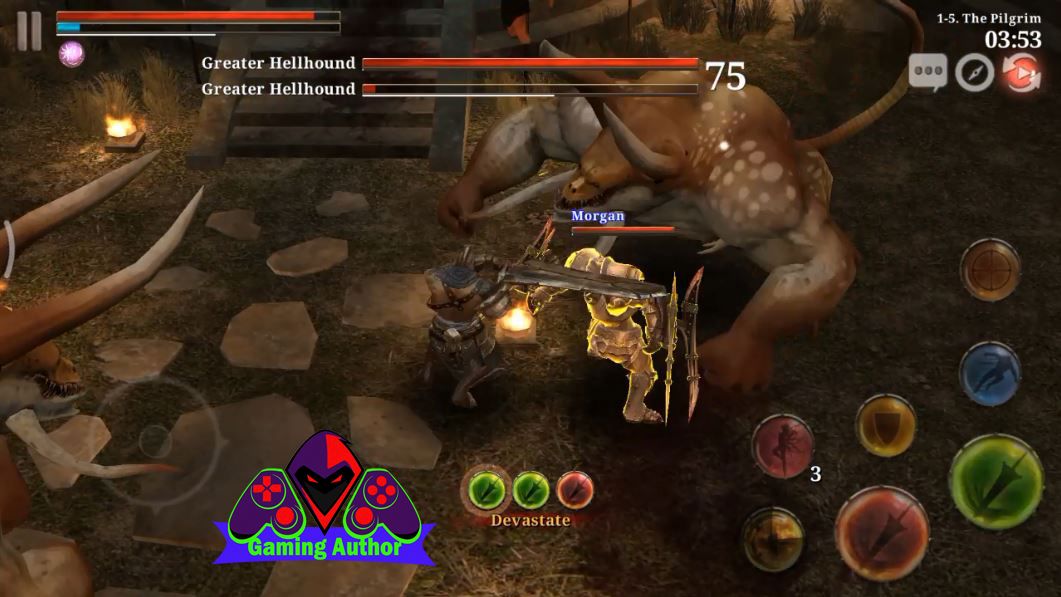Activate the small fiery skill beside the red attack

(x=773, y=540)
